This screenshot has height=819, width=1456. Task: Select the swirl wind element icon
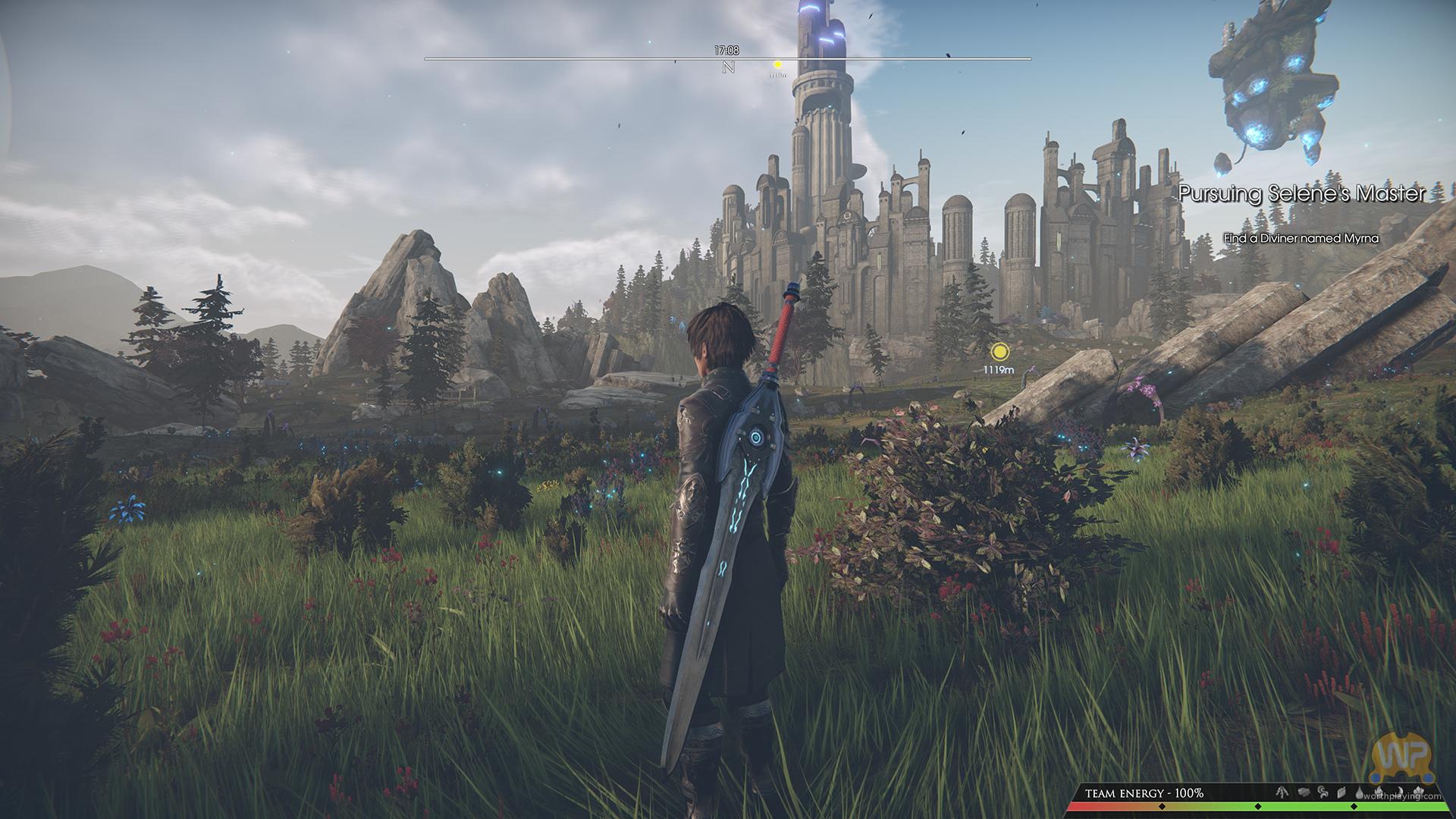pyautogui.click(x=1322, y=792)
